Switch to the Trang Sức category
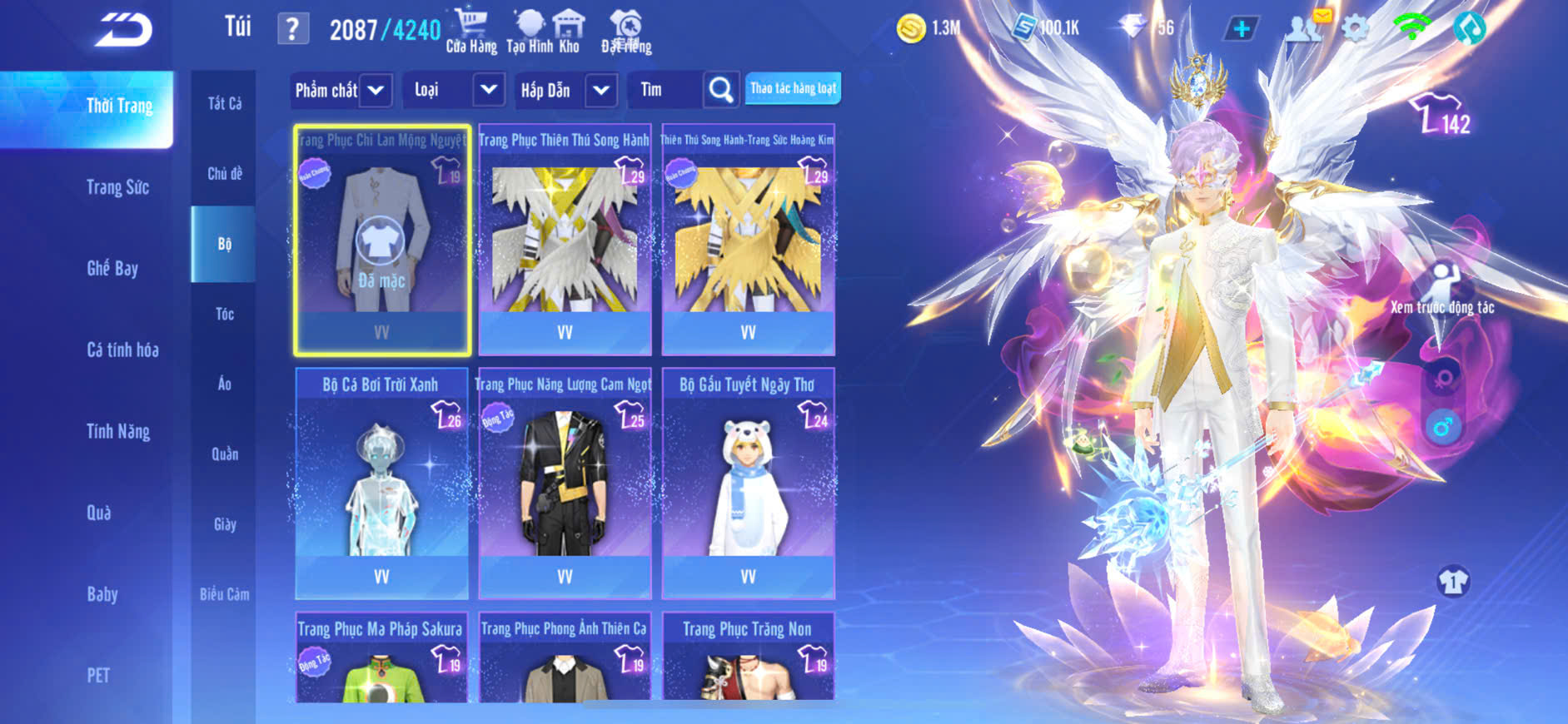The width and height of the screenshot is (1568, 724). coord(117,187)
